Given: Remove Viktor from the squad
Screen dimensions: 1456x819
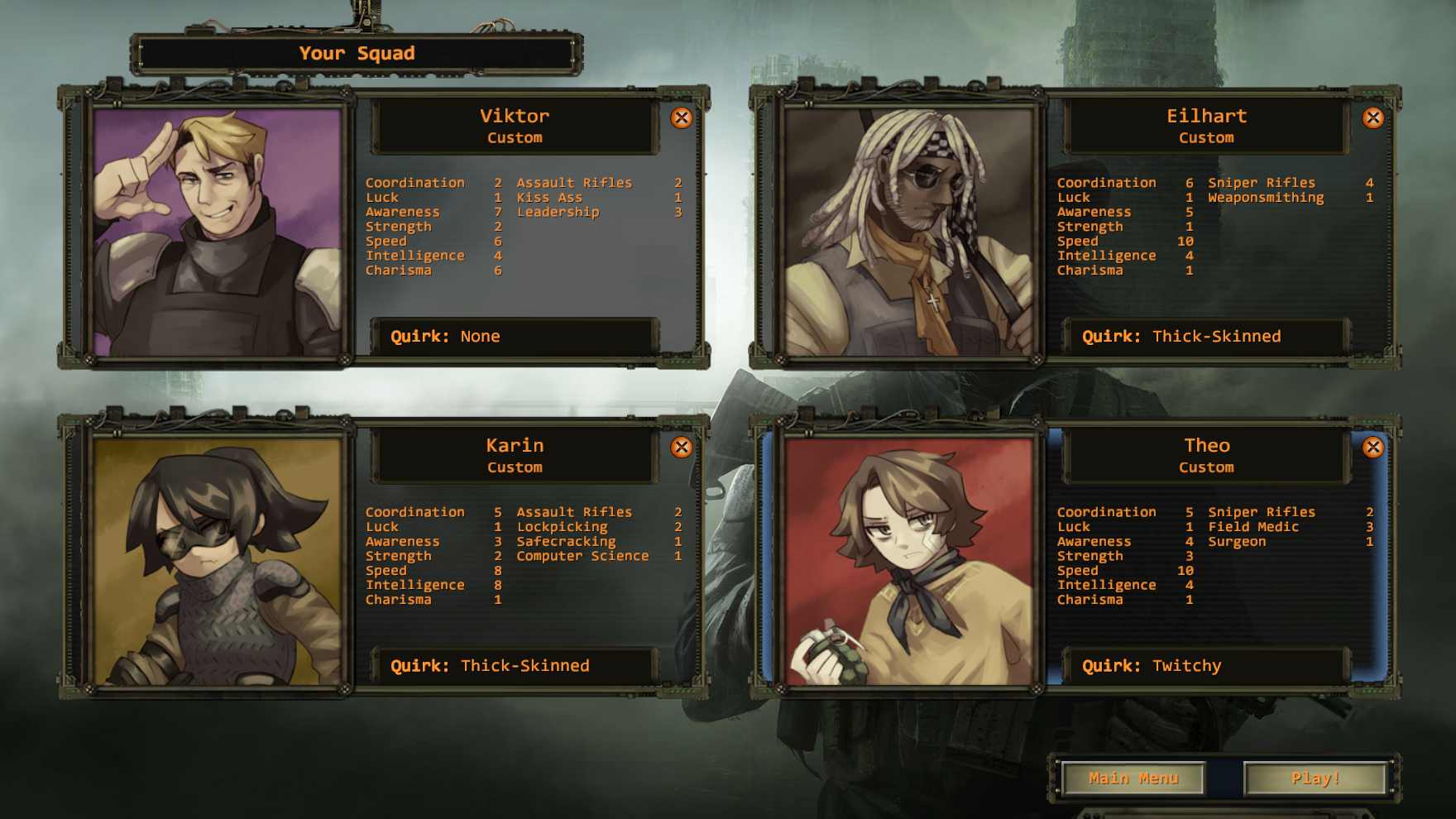Looking at the screenshot, I should 682,117.
